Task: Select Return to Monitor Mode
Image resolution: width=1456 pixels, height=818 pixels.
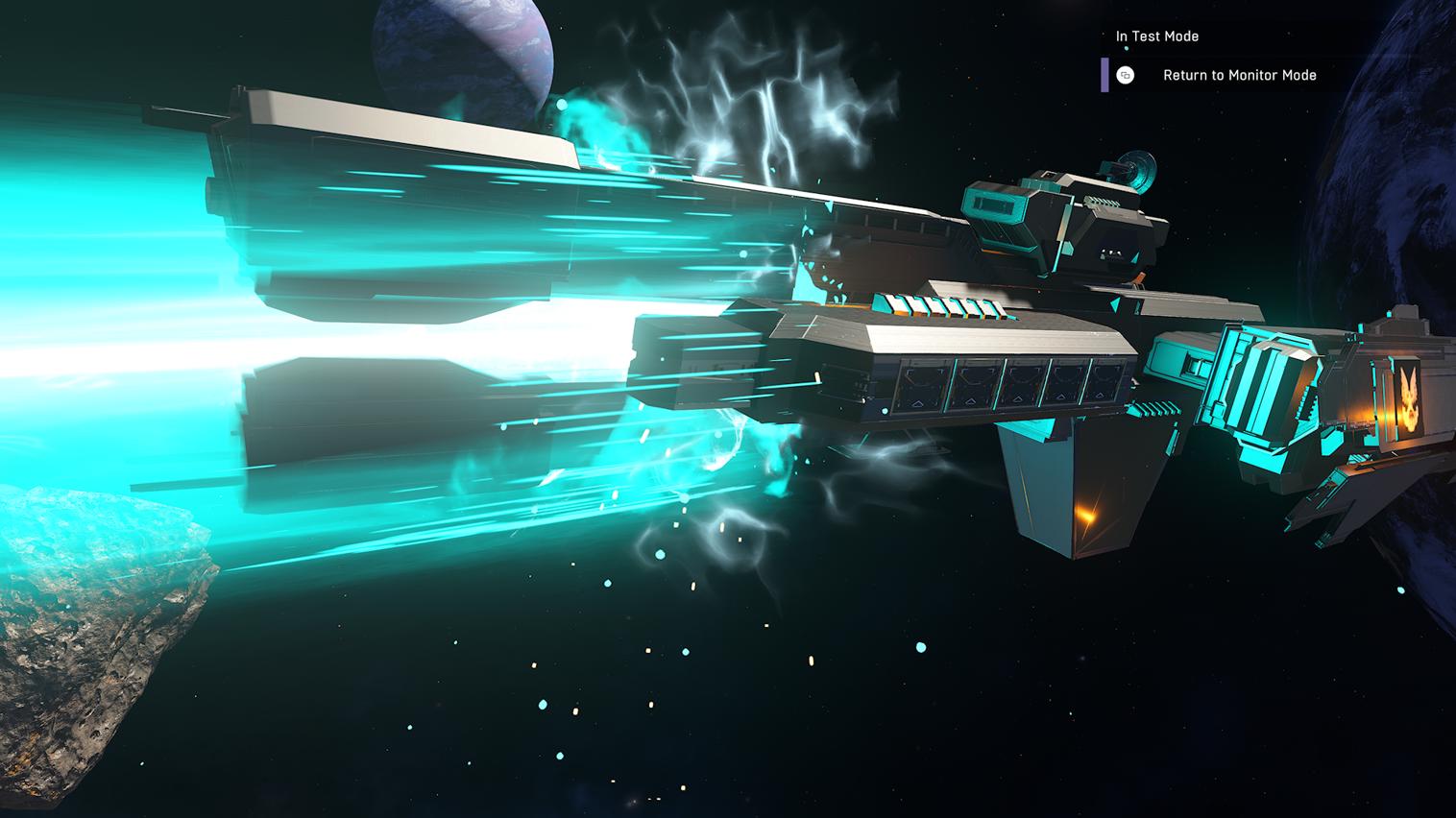Action: (1238, 75)
